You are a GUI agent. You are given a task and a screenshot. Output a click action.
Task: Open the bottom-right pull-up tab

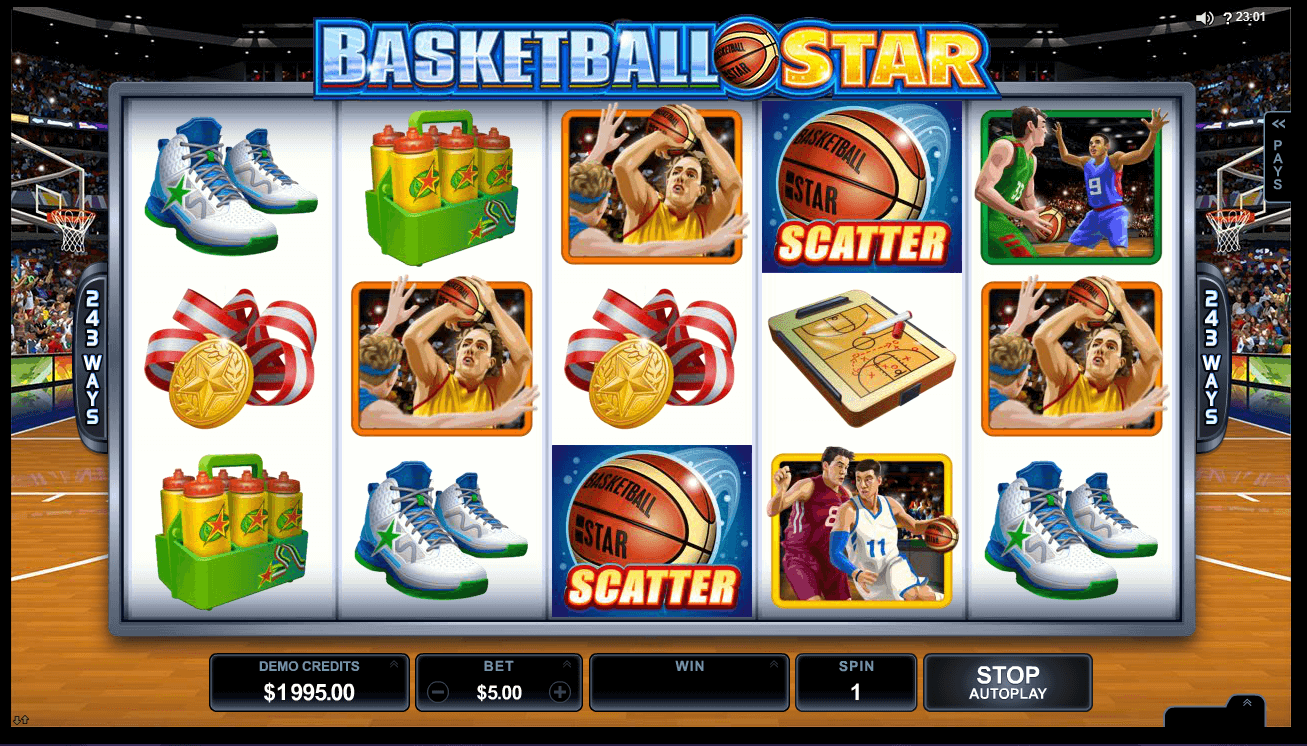tap(1246, 704)
